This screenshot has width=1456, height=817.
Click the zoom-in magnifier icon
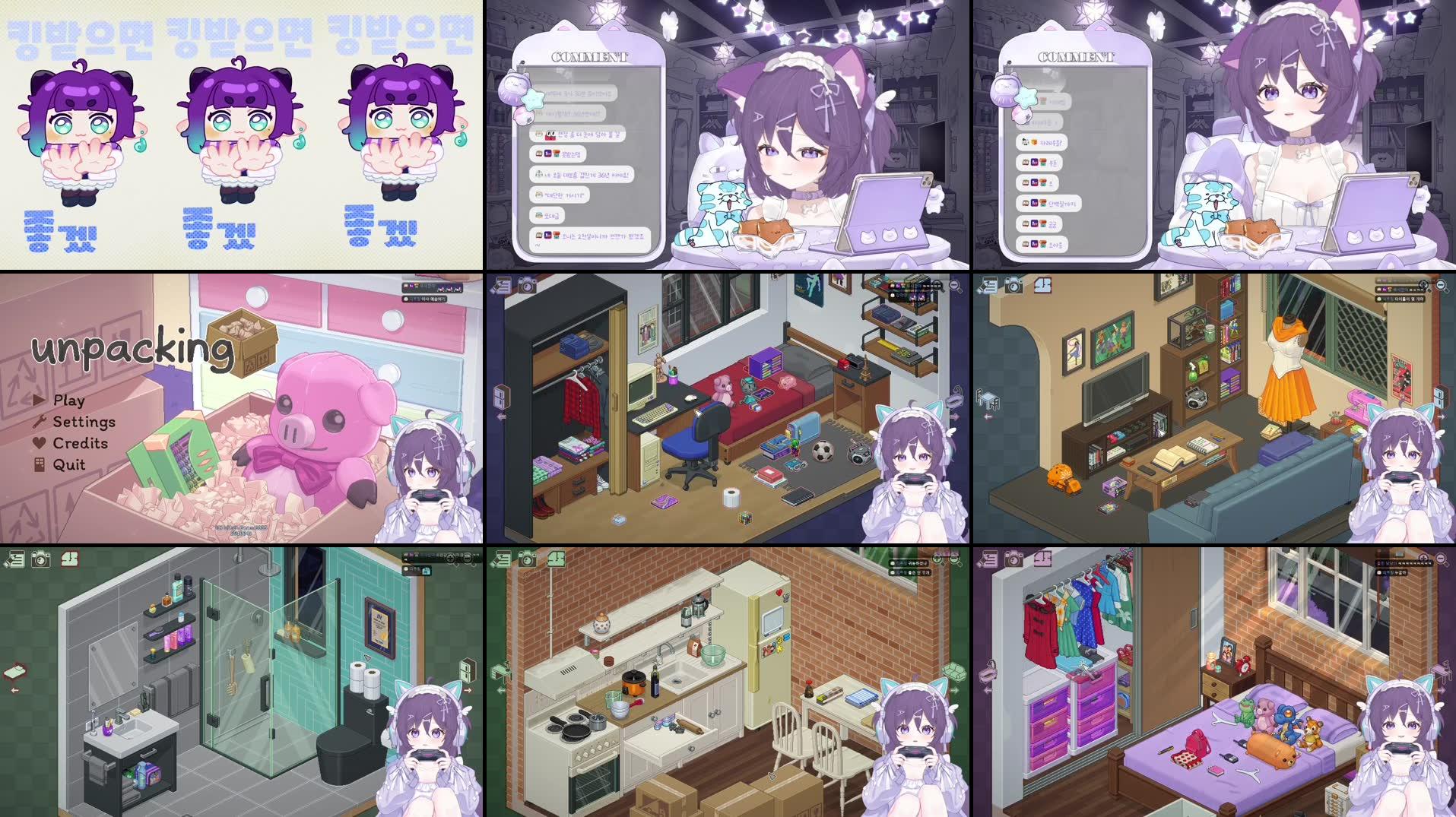[936, 286]
